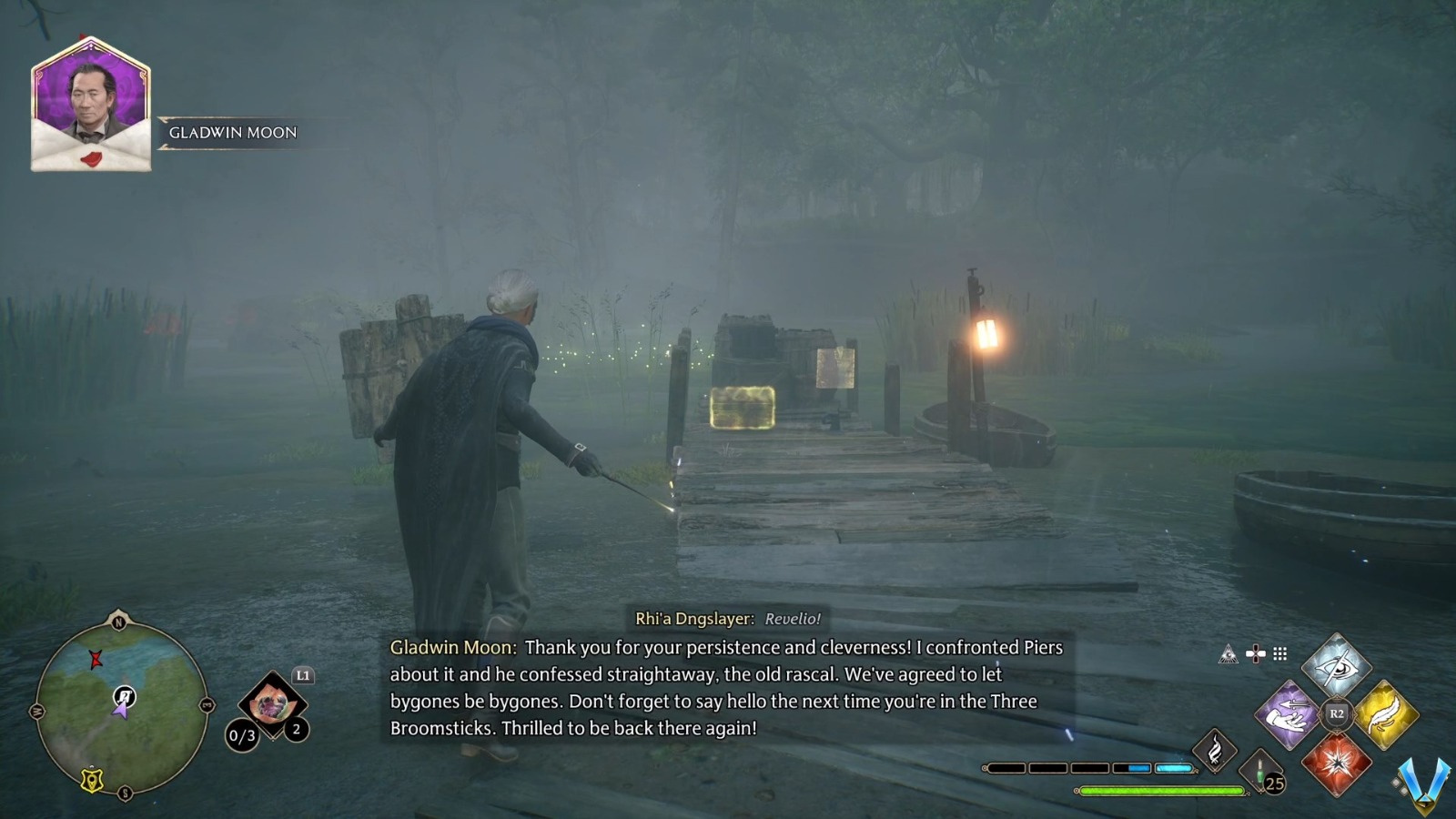Toggle the red enemy marker on minimap
The height and width of the screenshot is (819, 1456).
[96, 660]
